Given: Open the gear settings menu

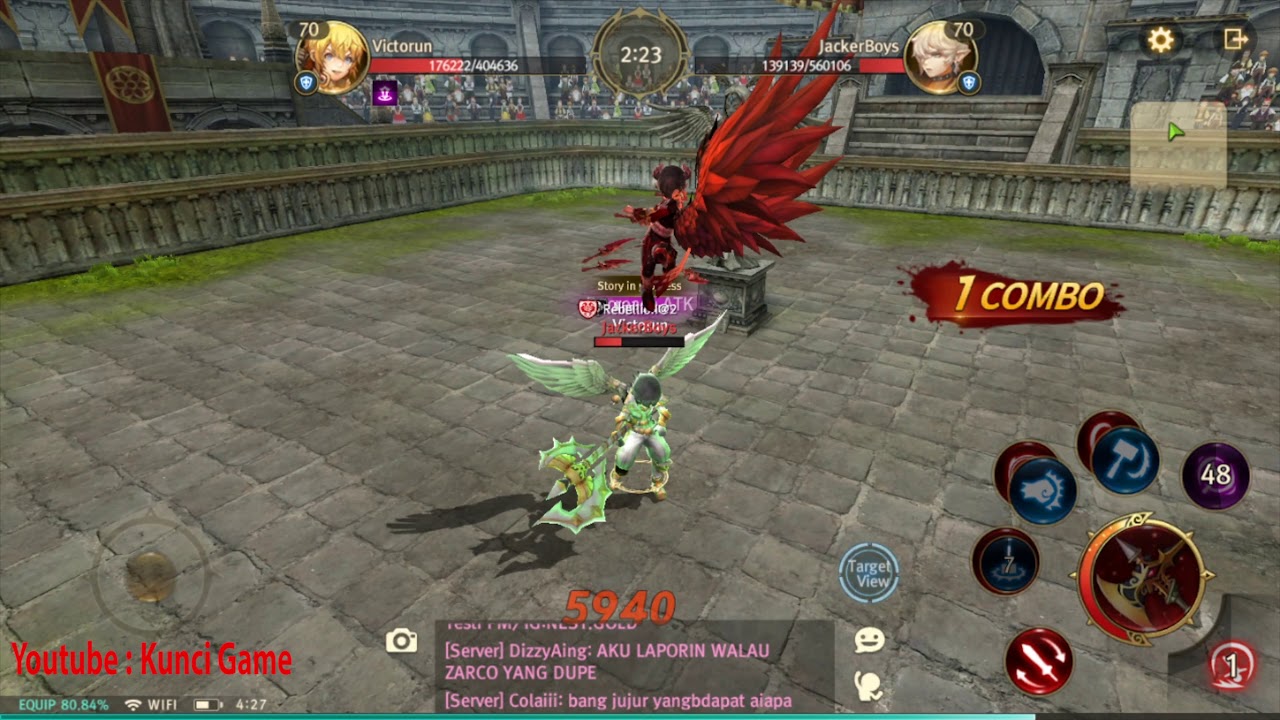Looking at the screenshot, I should [1160, 40].
